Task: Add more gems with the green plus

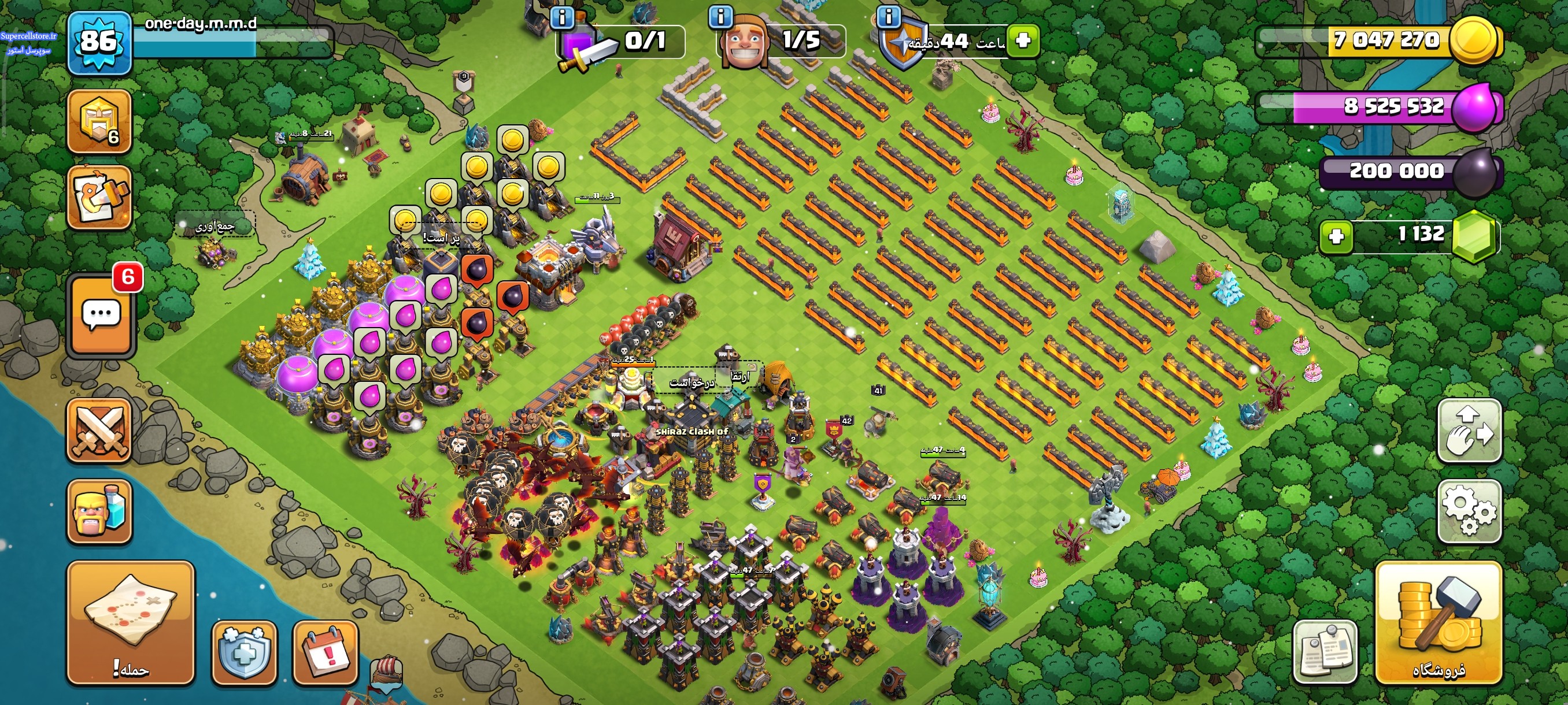Action: (1336, 236)
